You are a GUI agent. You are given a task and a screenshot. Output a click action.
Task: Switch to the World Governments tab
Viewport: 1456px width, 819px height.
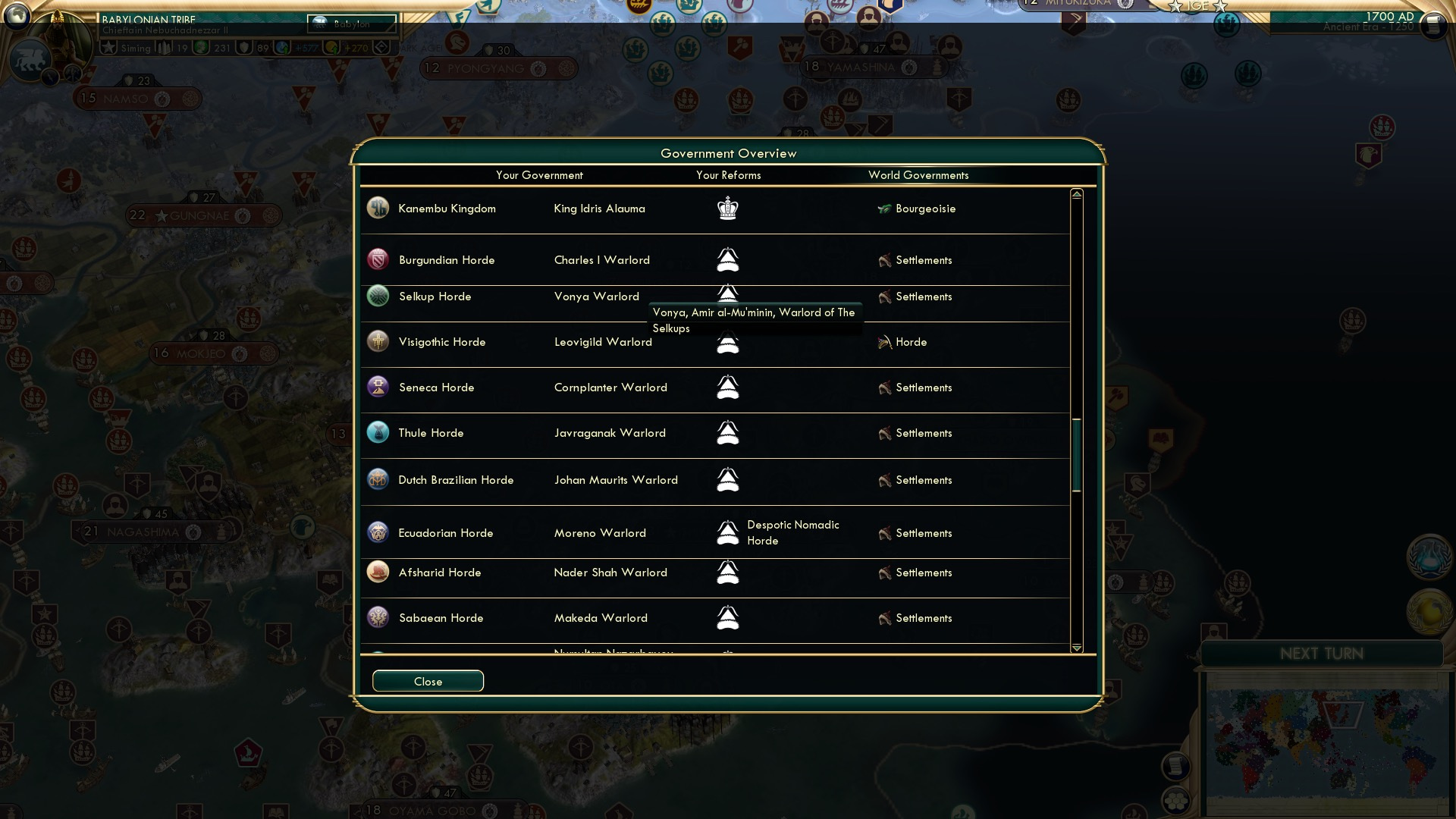click(919, 175)
